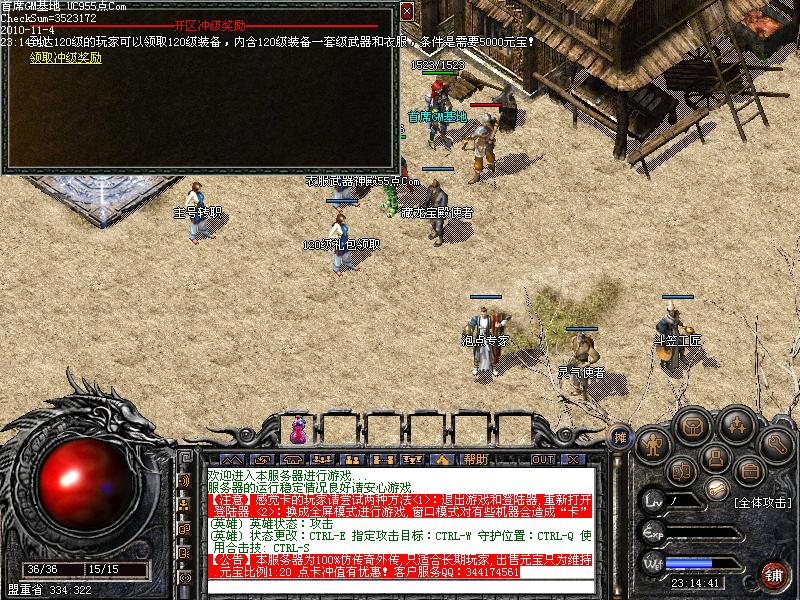Click the bone-shaped small round icon
This screenshot has height=600, width=800.
click(x=715, y=488)
